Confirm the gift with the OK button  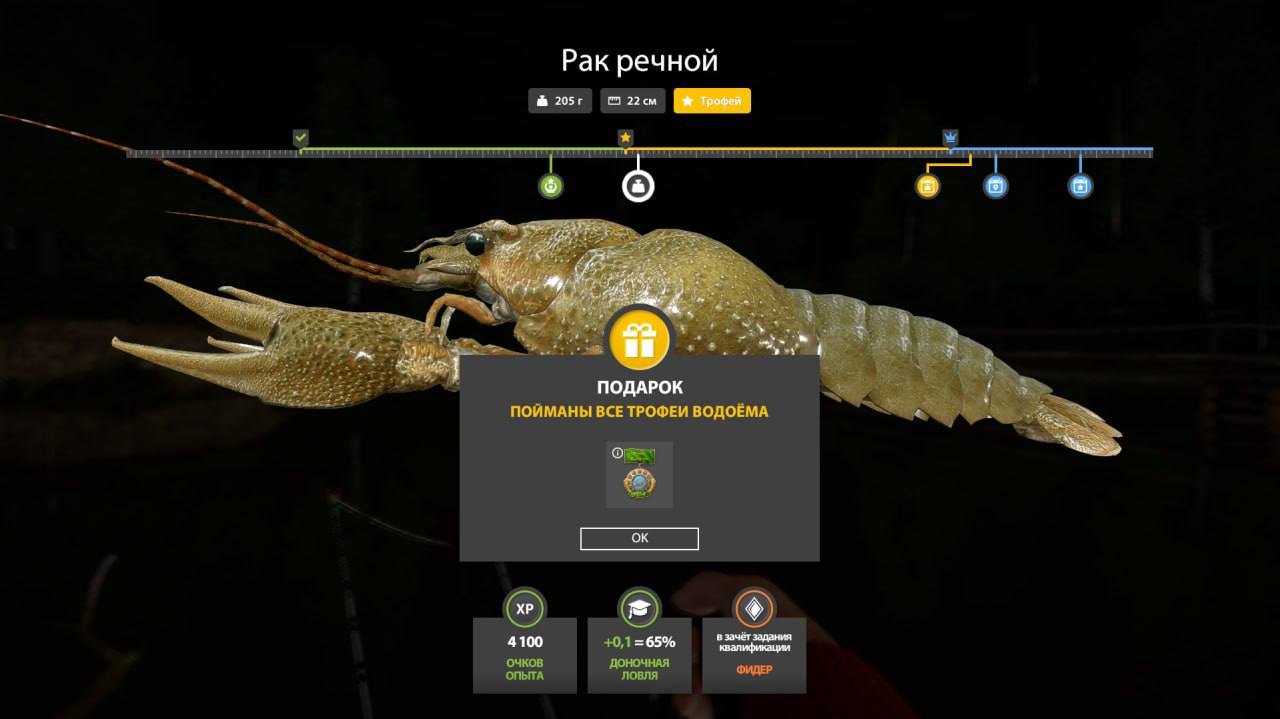[639, 538]
